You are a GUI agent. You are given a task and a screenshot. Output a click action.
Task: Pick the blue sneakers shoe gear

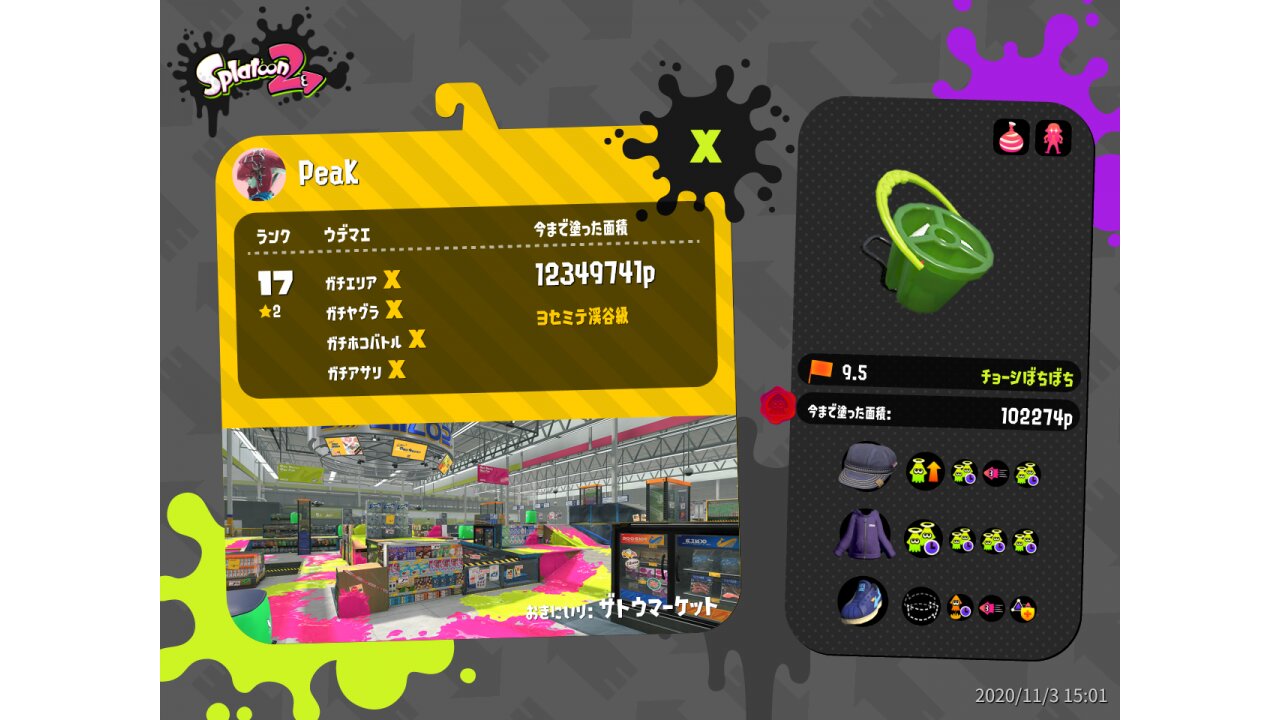862,600
